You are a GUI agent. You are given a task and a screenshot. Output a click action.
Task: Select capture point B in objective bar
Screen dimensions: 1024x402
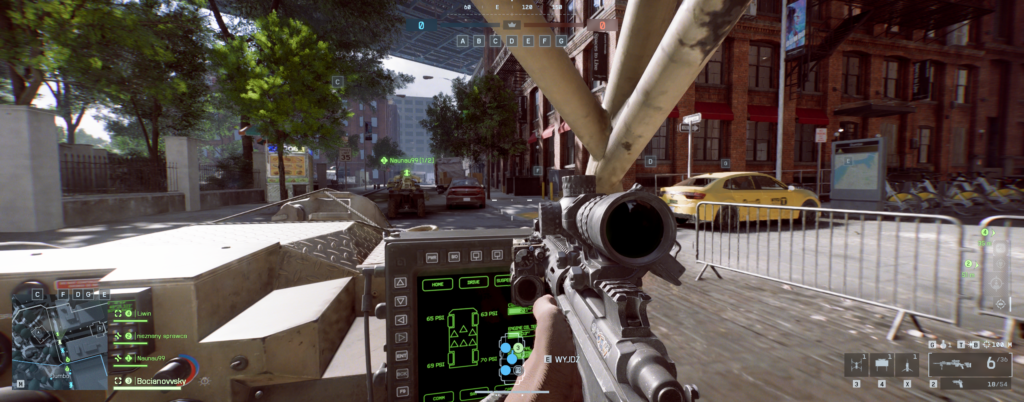477,41
